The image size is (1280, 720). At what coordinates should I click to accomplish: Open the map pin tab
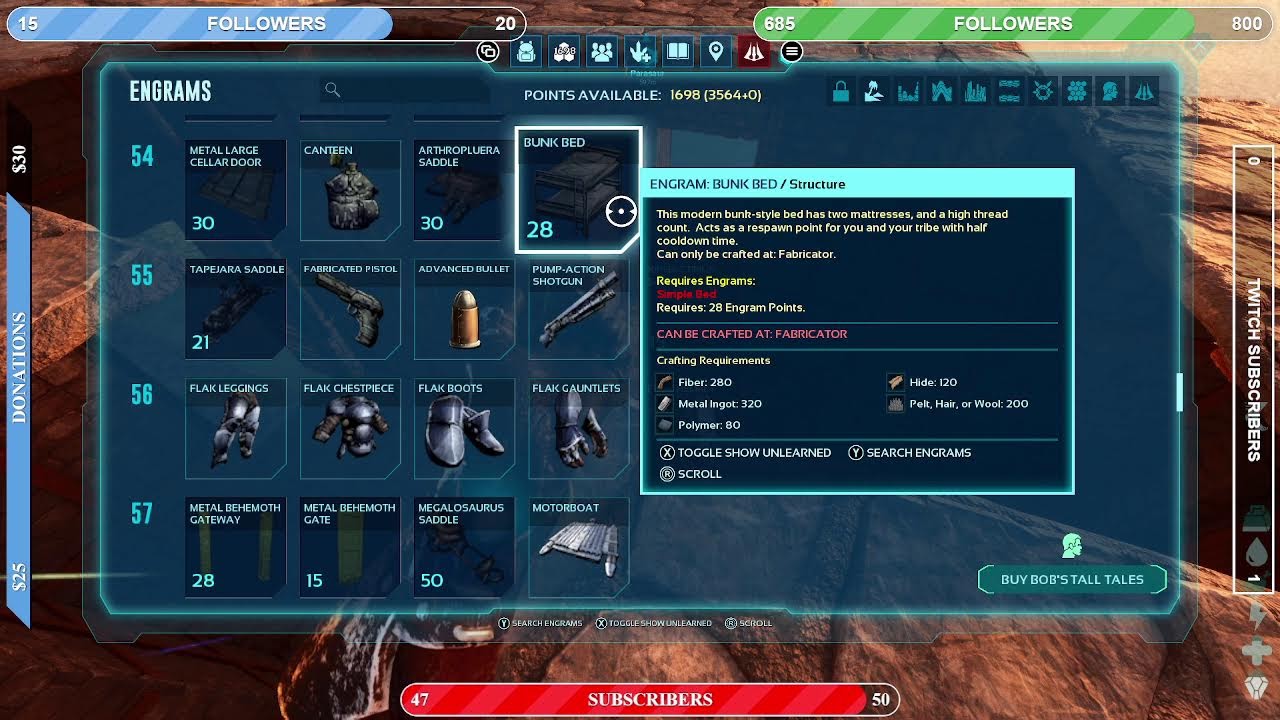pyautogui.click(x=716, y=52)
